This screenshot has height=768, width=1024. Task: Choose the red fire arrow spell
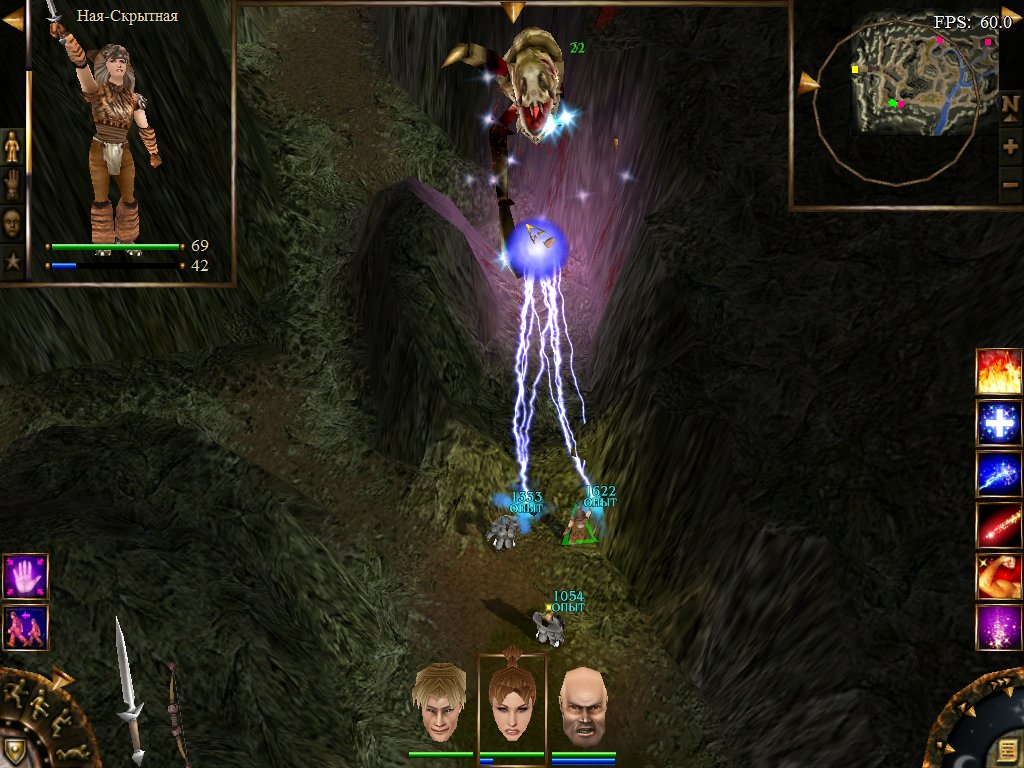point(998,525)
